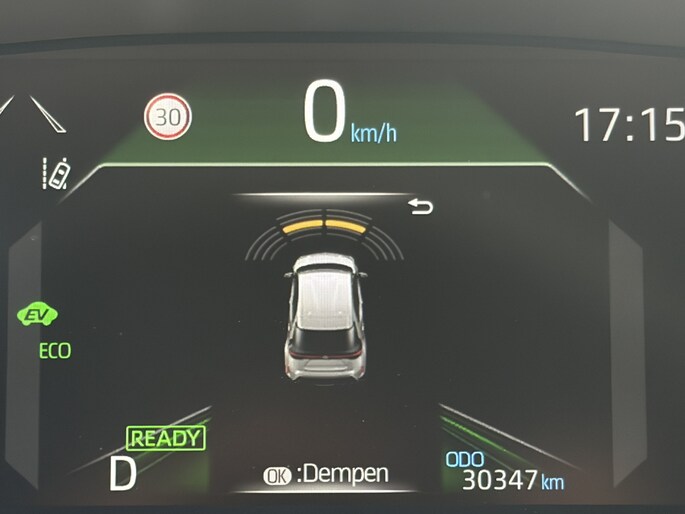Screen dimensions: 685x514
Task: Click the return arrow icon
Action: pyautogui.click(x=422, y=207)
